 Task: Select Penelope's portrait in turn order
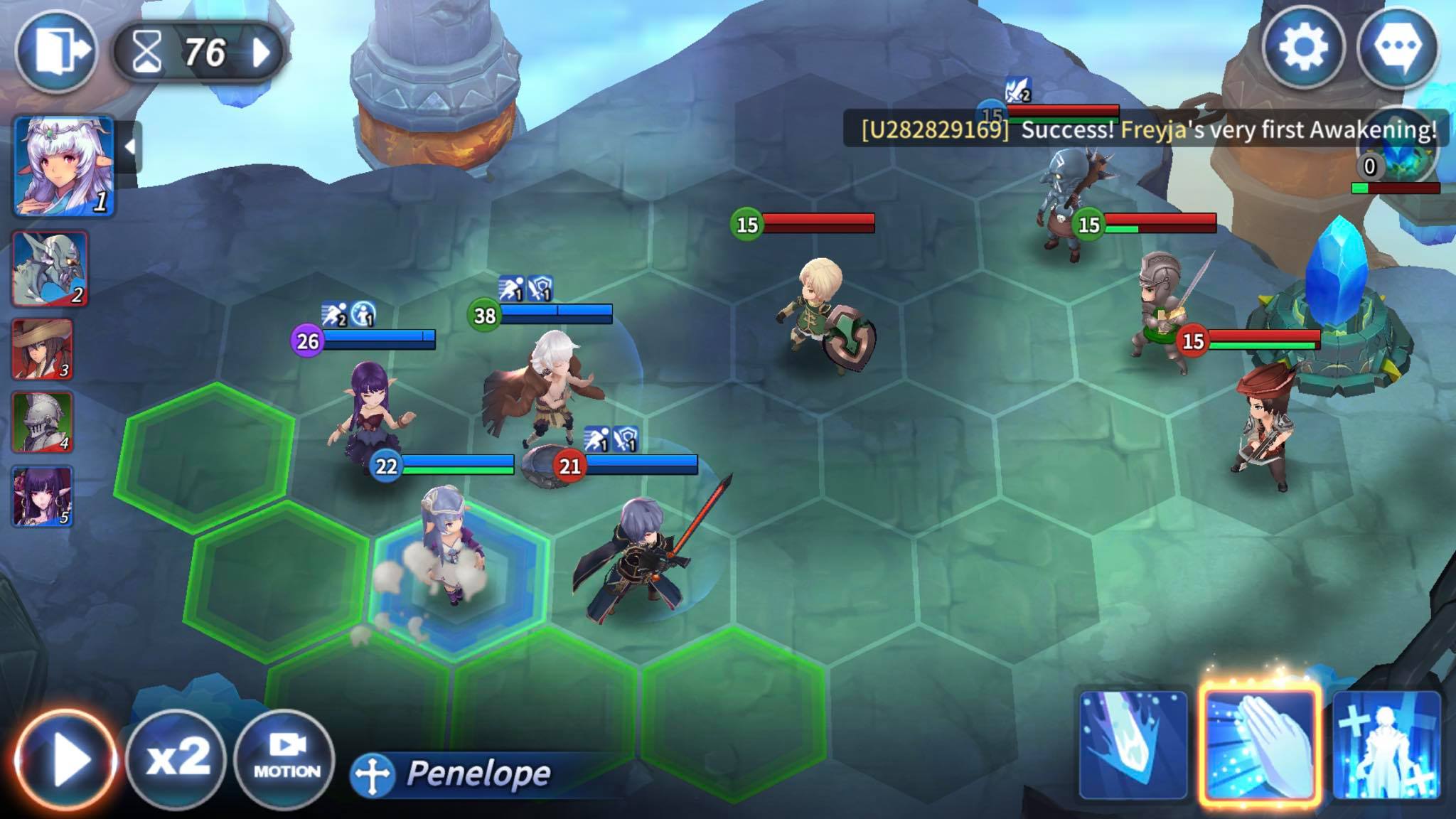pyautogui.click(x=64, y=166)
